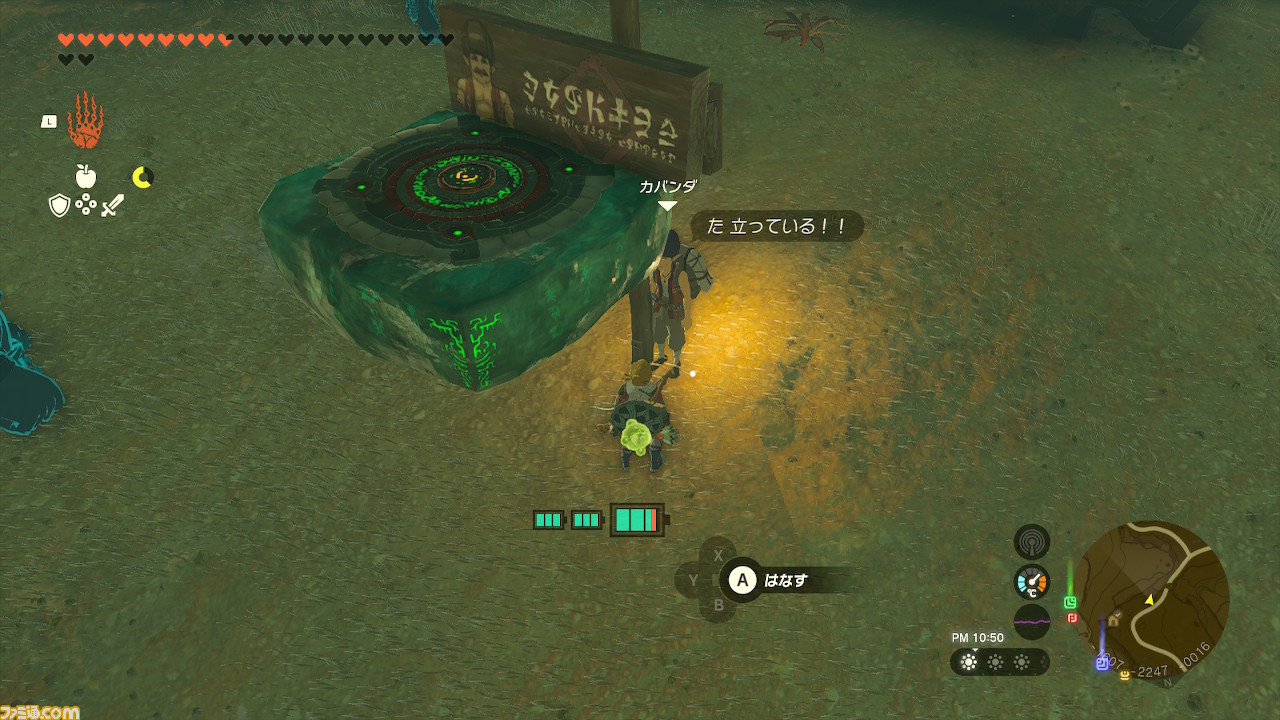Click the Purah Pad sensor icon
1280x720 pixels.
click(1030, 542)
